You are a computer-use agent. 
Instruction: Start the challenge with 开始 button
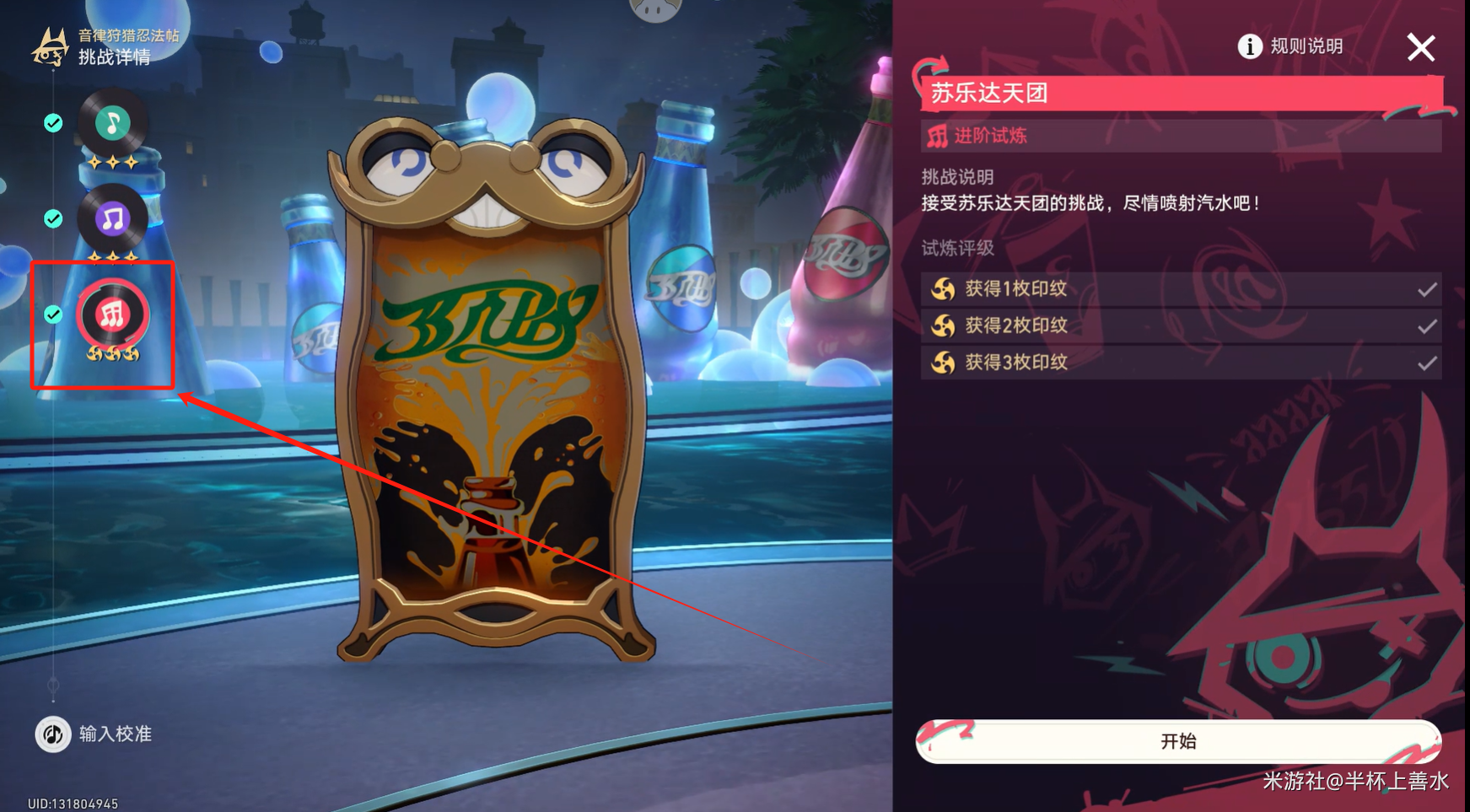point(1177,741)
